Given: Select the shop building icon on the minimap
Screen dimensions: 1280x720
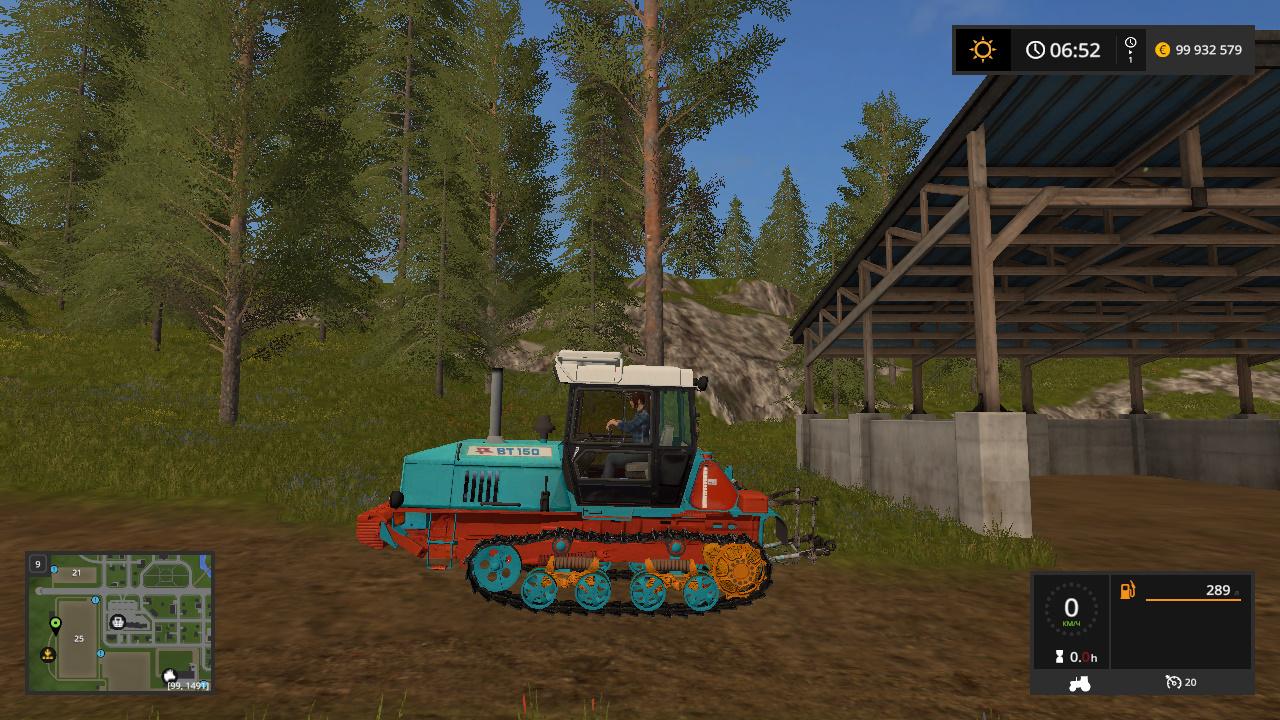Looking at the screenshot, I should click(x=118, y=623).
